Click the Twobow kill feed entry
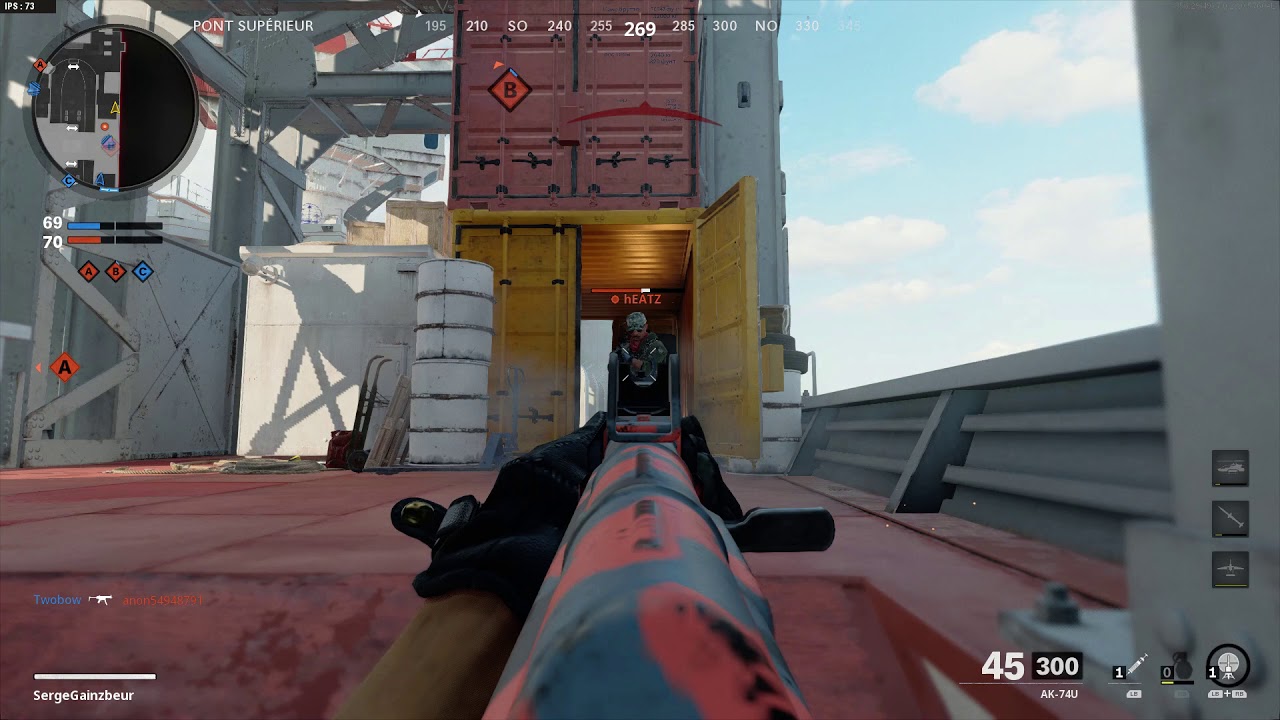 pyautogui.click(x=57, y=600)
